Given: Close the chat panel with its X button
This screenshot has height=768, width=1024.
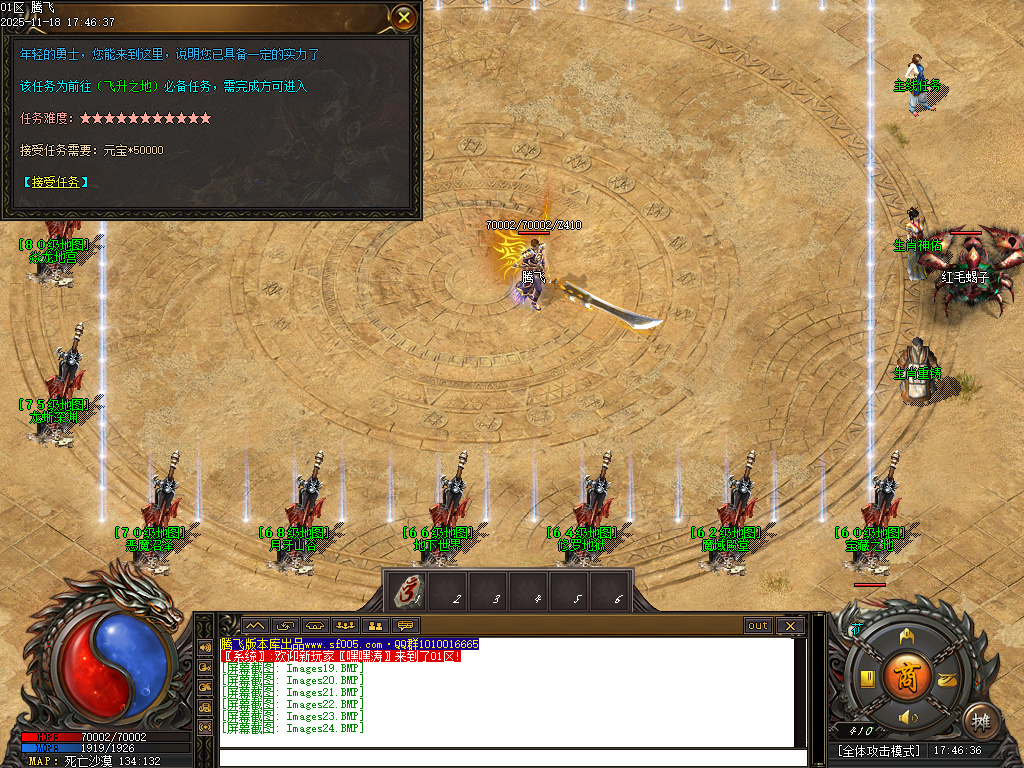Looking at the screenshot, I should [x=790, y=626].
